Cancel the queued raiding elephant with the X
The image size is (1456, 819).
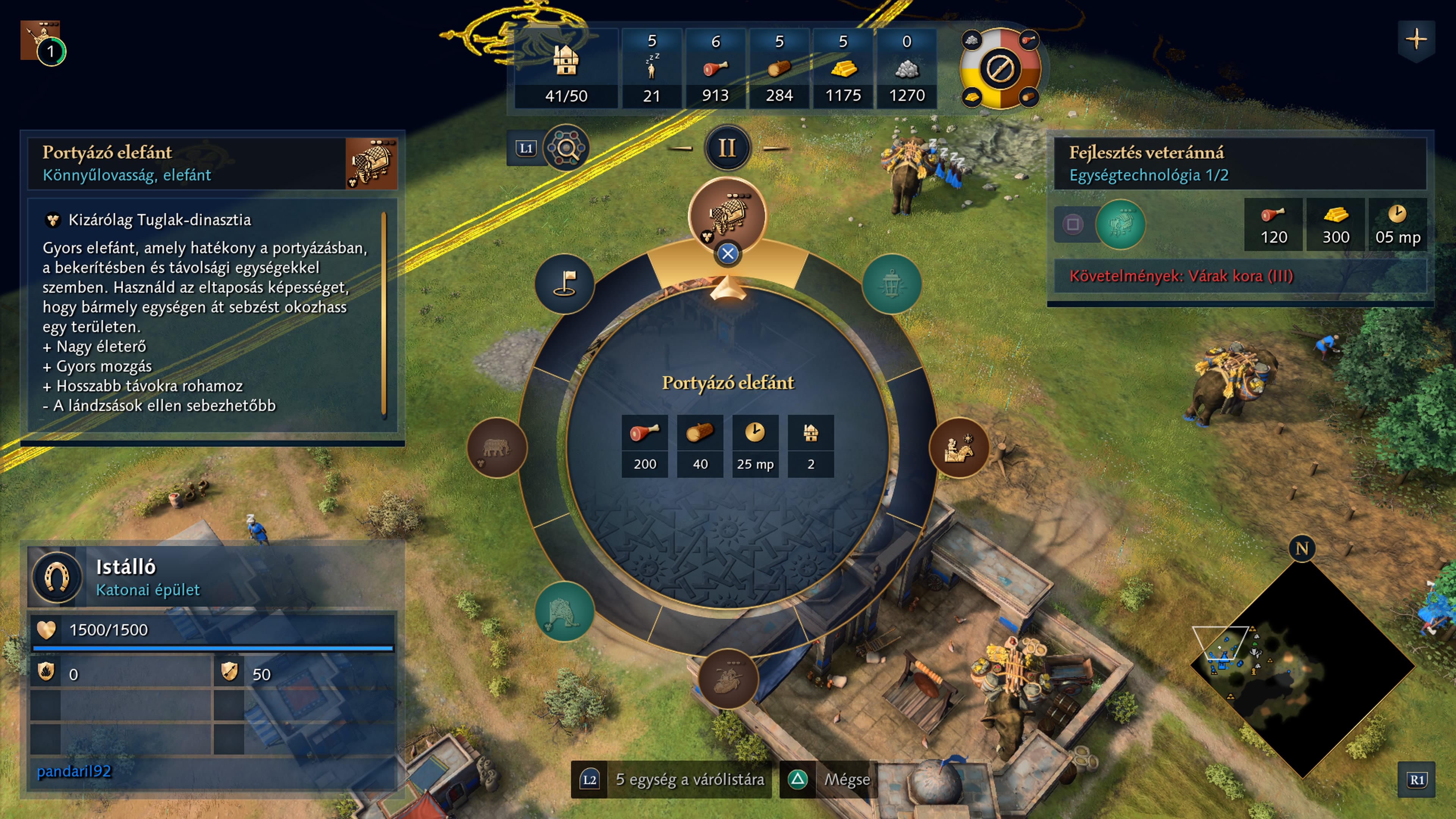click(728, 254)
